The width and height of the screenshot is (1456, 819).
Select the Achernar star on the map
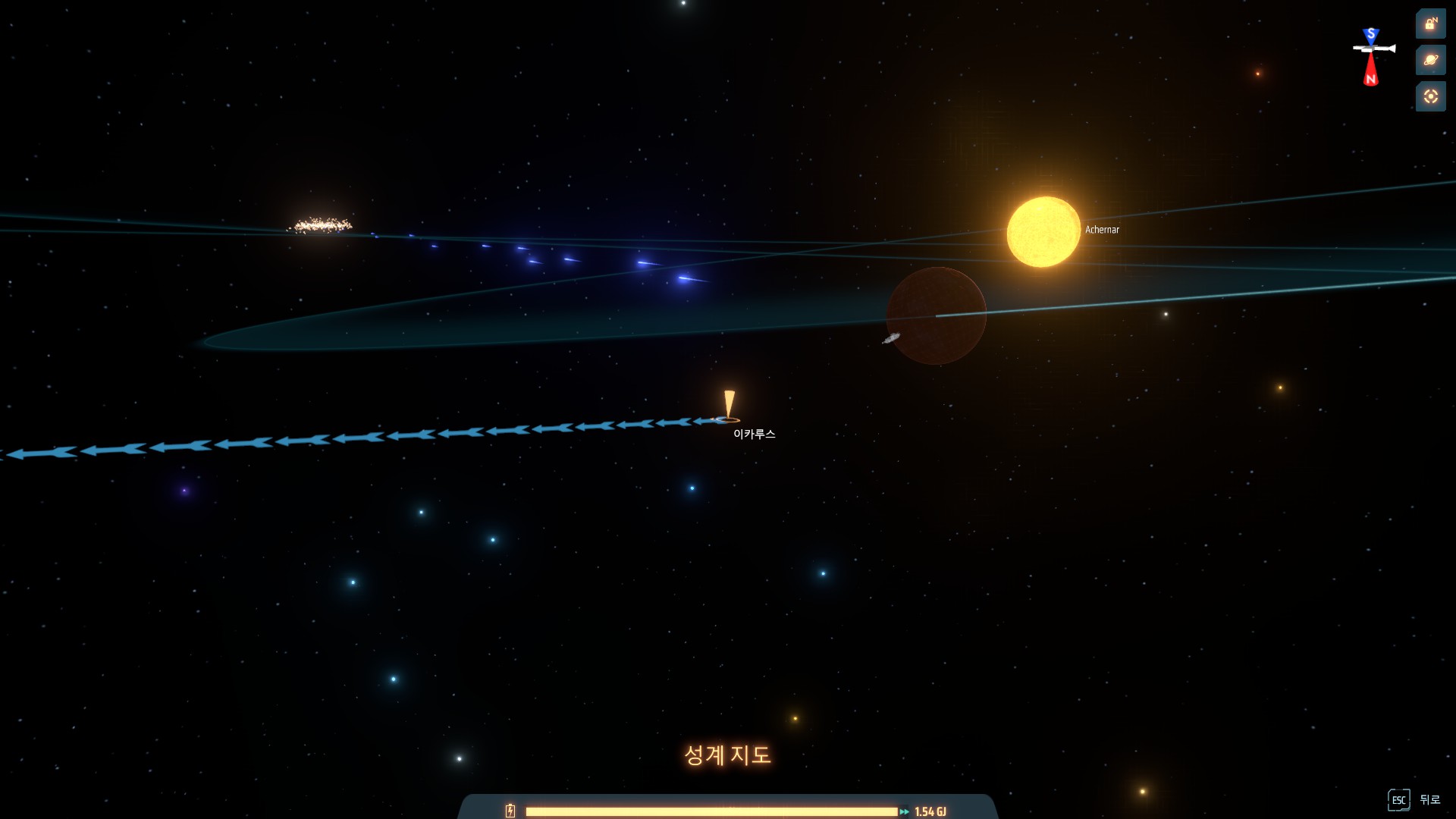pyautogui.click(x=1043, y=232)
